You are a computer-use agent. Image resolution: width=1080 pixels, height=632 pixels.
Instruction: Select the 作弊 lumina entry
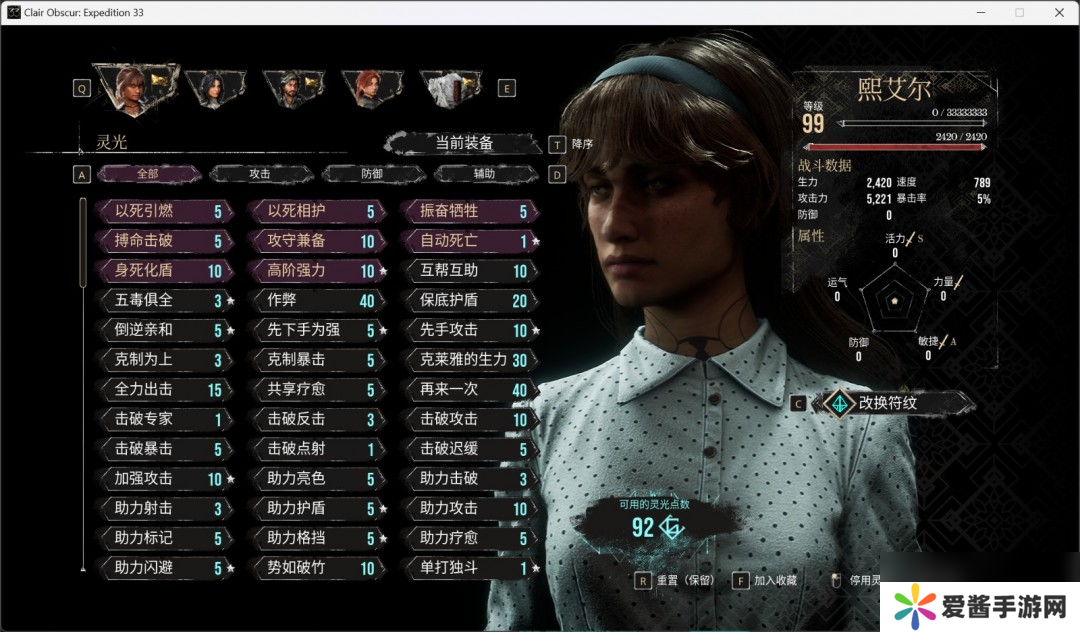tap(315, 301)
